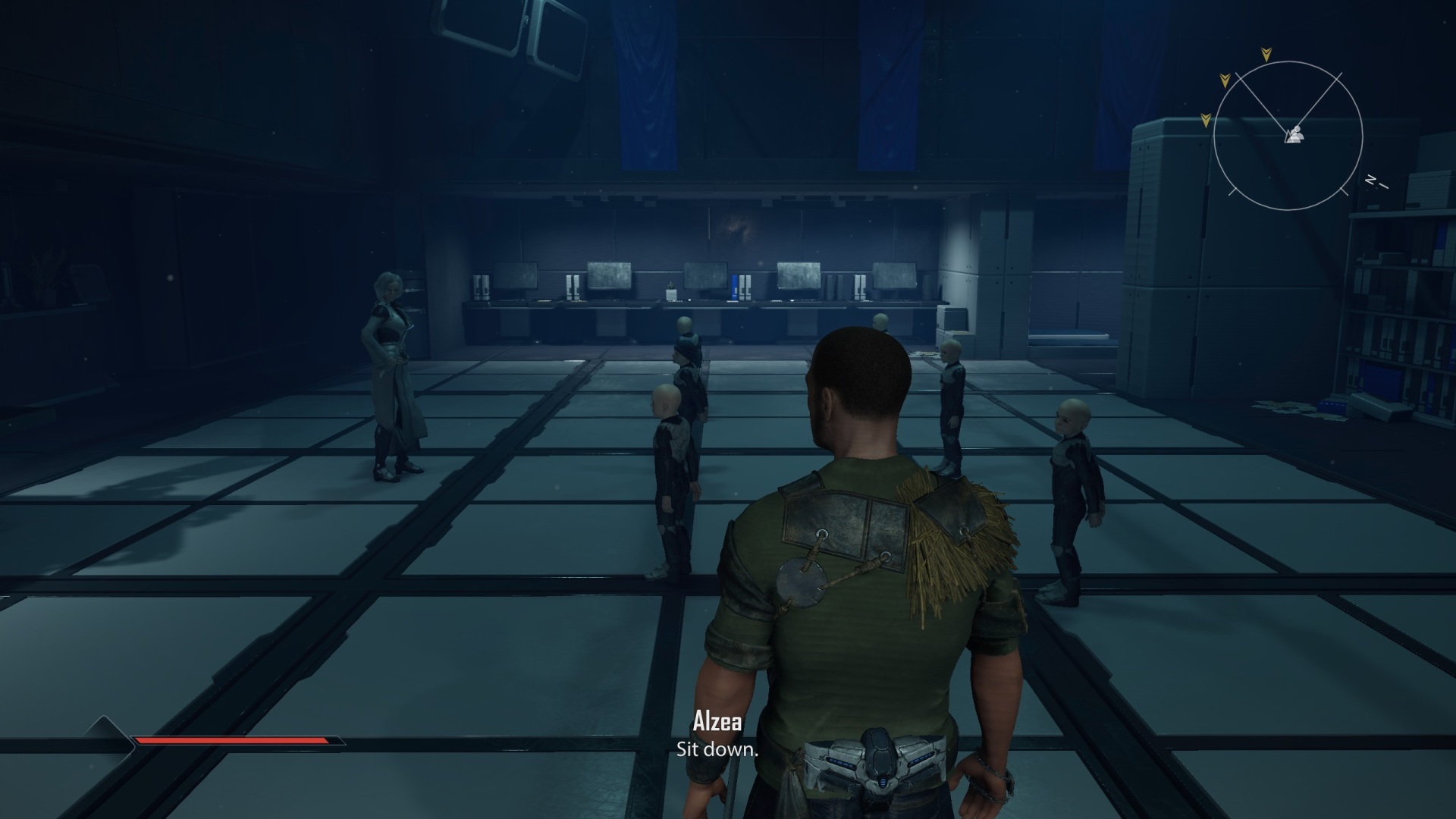
Task: Click the circular minimap compass
Action: 1288,137
